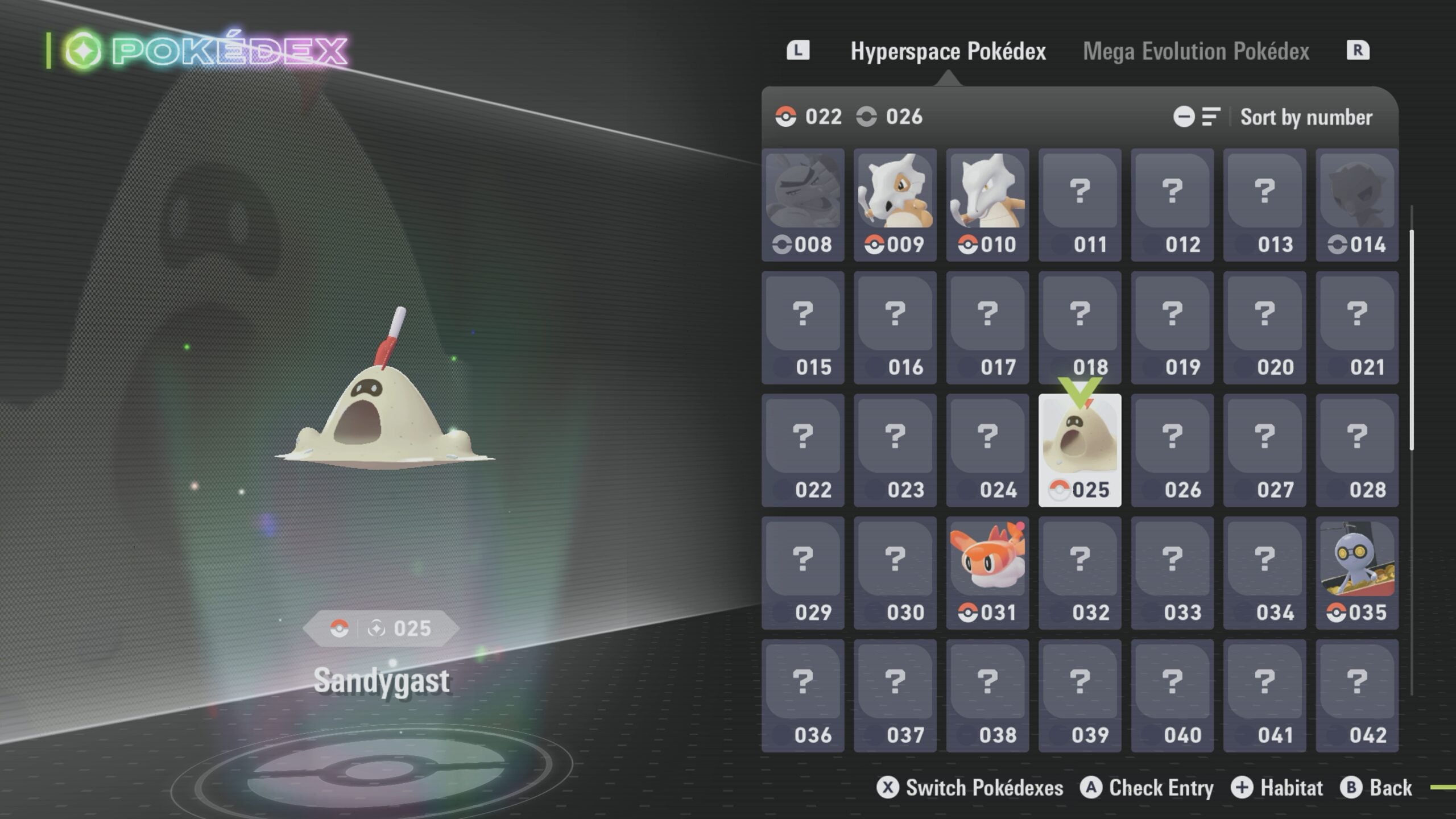Screen dimensions: 1456x819
Task: Select the greyed-out entry numbered 008
Action: pyautogui.click(x=803, y=205)
